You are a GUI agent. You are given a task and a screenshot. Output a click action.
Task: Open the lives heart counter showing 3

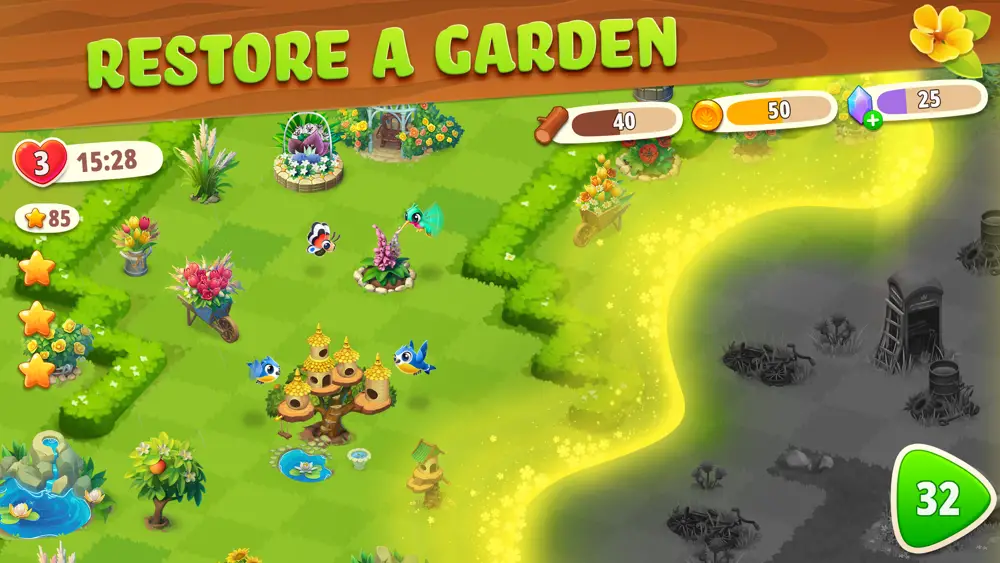pos(42,161)
